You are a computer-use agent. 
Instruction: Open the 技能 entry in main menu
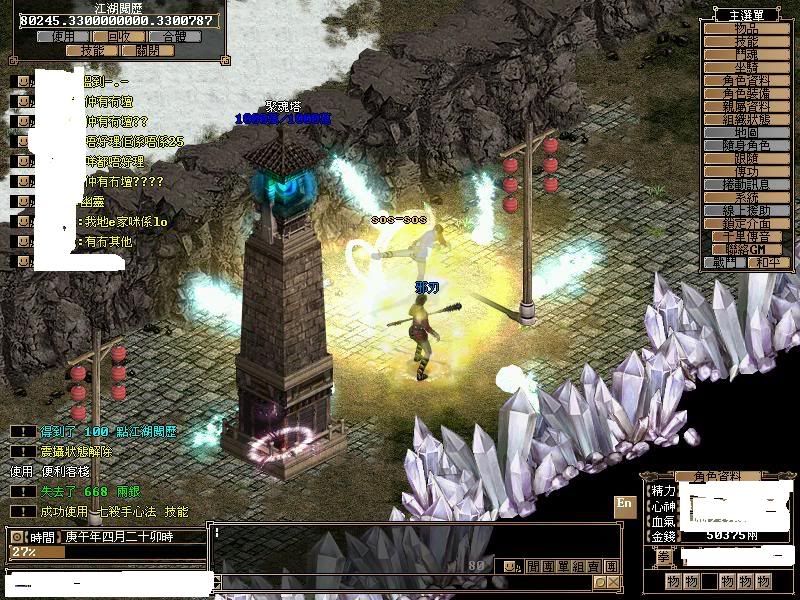click(747, 42)
